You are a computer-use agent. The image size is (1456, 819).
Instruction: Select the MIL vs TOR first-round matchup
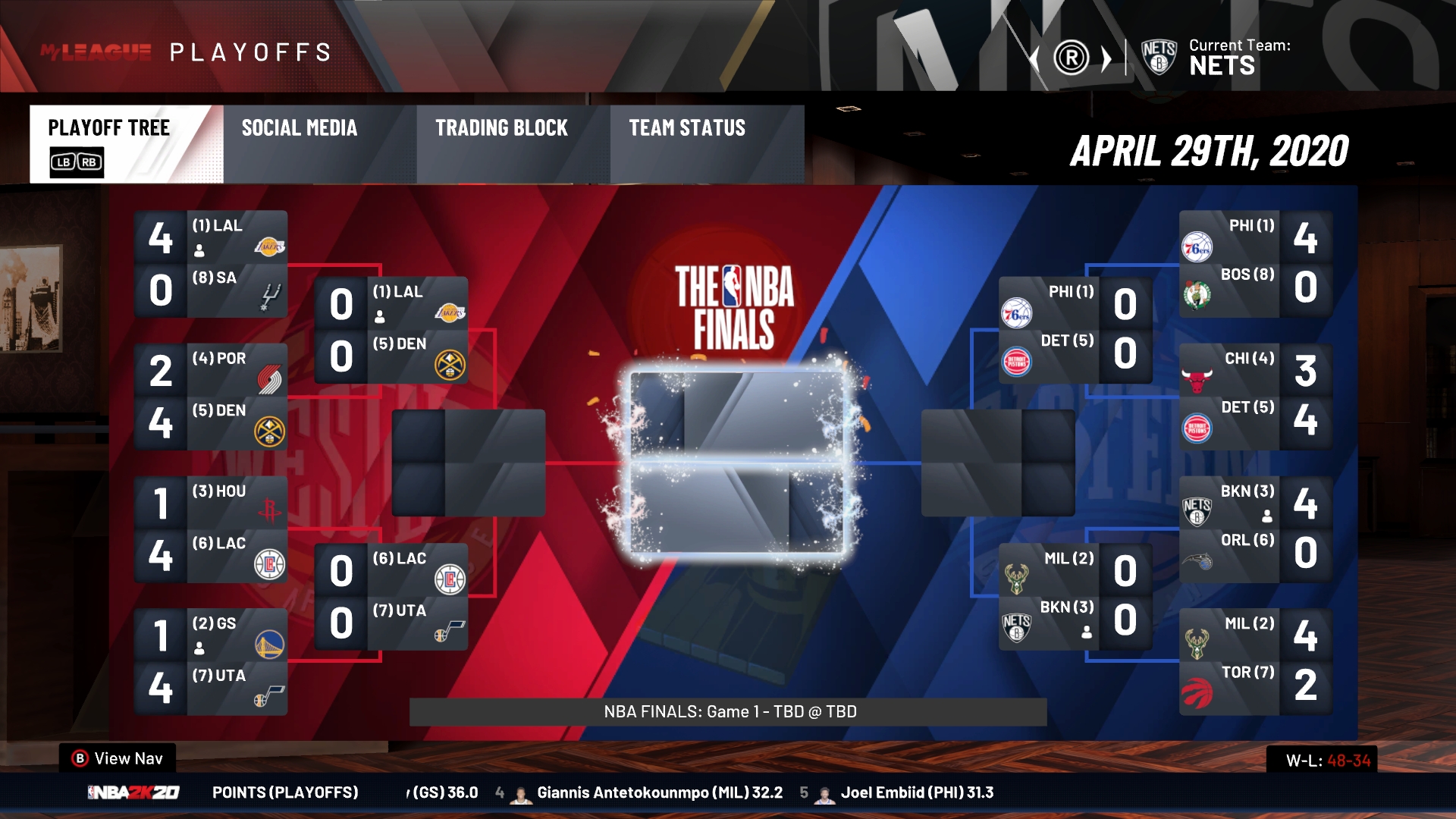coord(1255,662)
